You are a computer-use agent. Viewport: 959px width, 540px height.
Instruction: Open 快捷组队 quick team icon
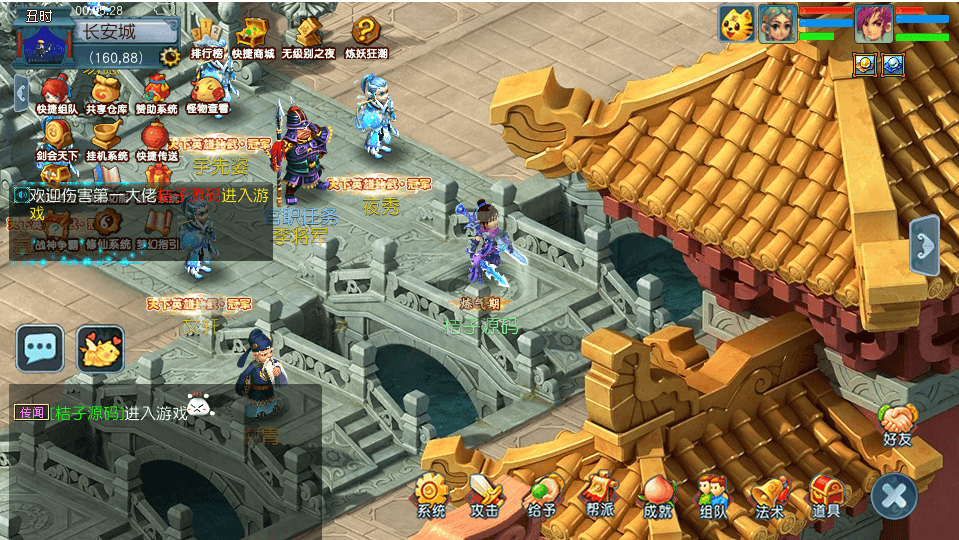pyautogui.click(x=57, y=93)
